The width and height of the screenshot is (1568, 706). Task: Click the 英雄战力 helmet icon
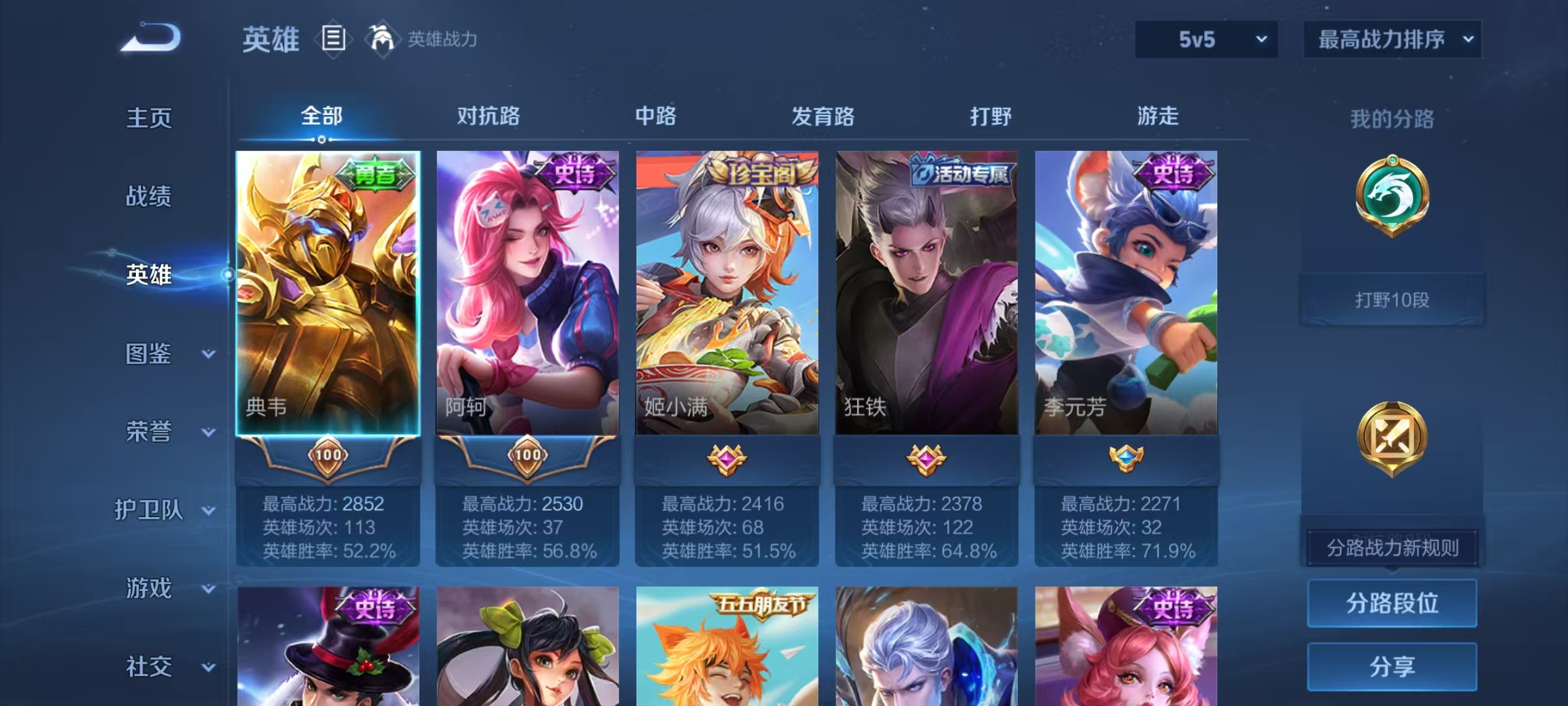[x=382, y=39]
